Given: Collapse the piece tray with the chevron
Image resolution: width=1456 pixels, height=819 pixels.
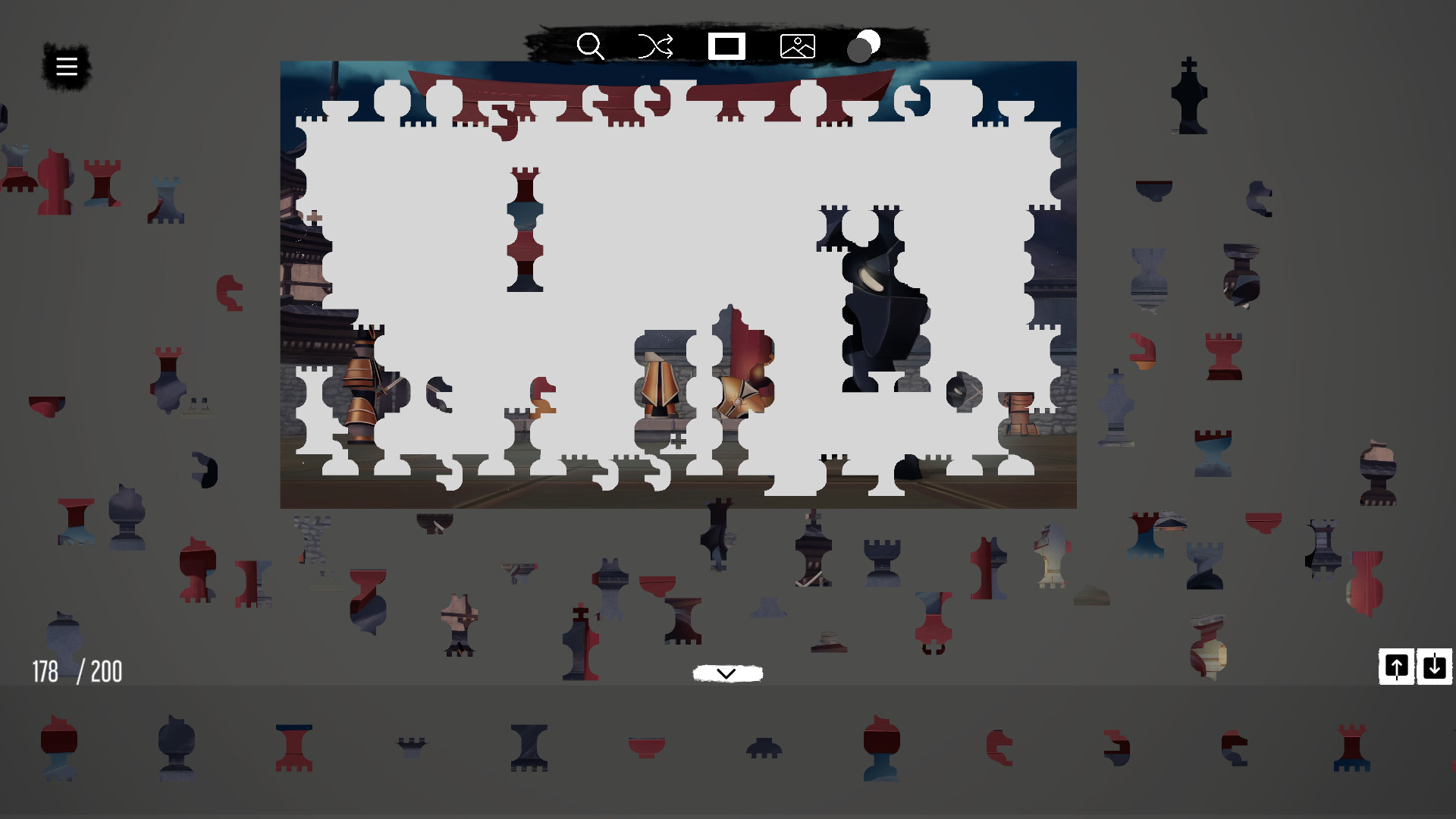Looking at the screenshot, I should pyautogui.click(x=727, y=673).
